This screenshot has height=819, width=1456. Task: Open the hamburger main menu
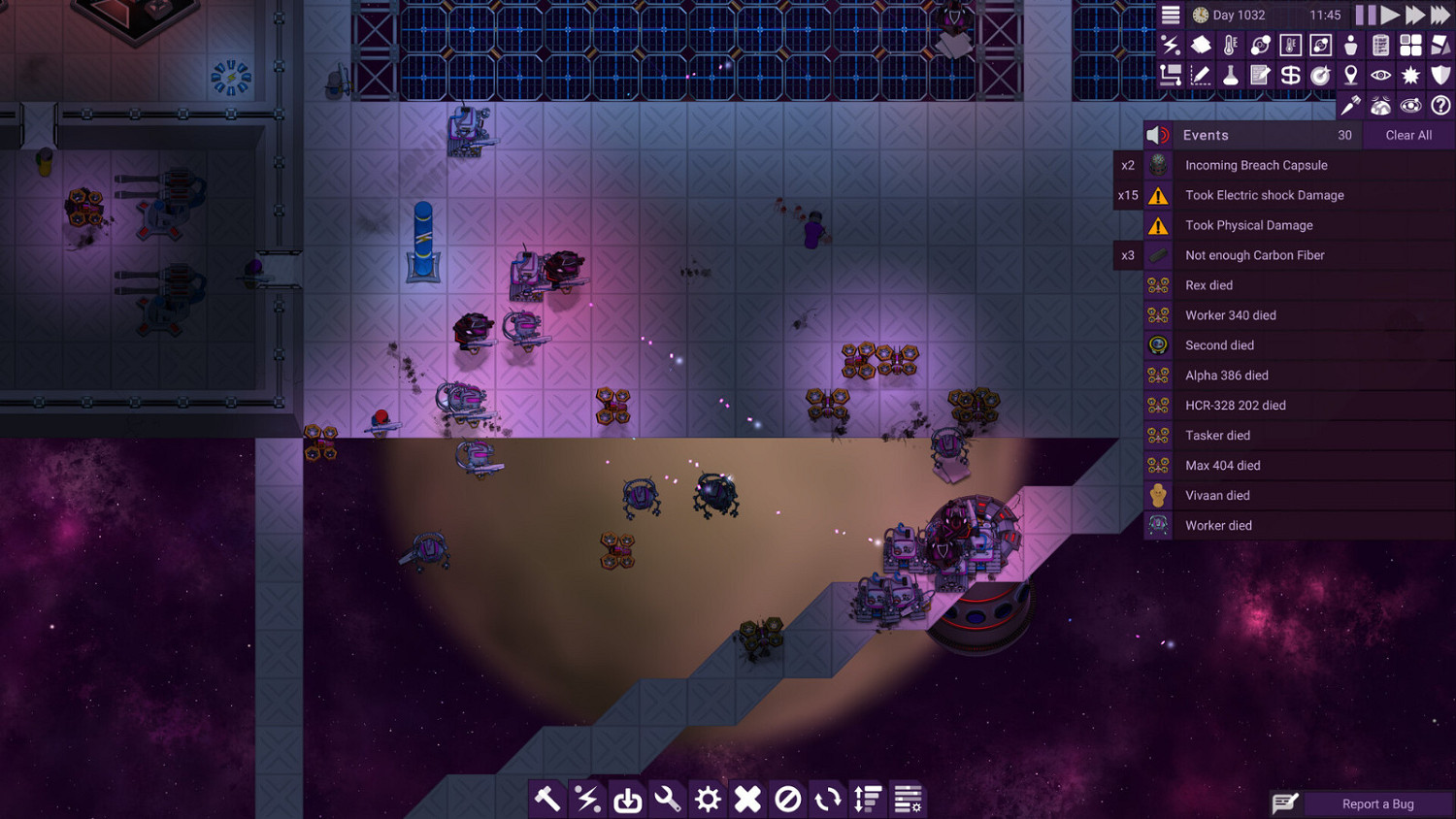[x=1170, y=15]
